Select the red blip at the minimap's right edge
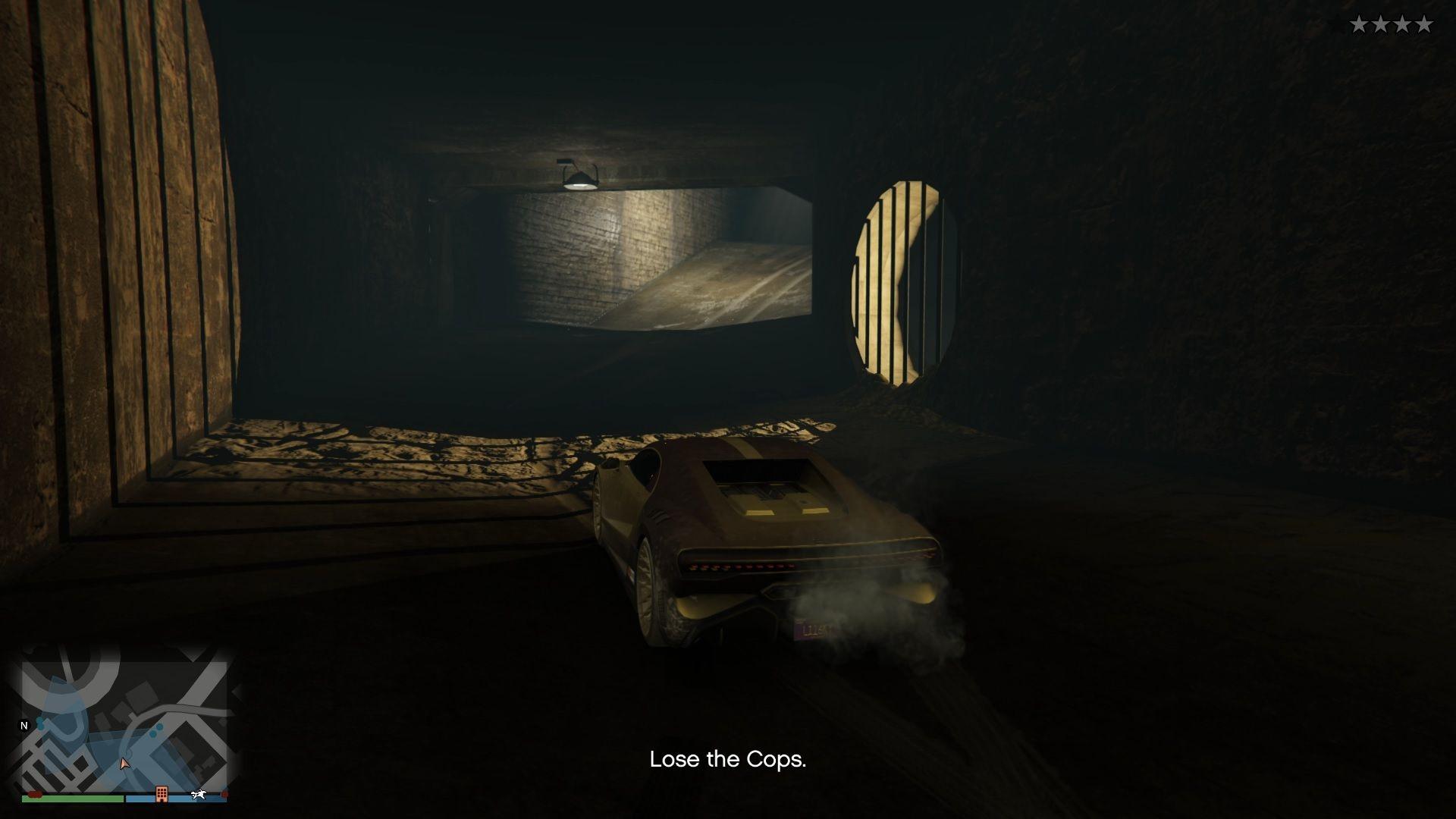Image resolution: width=1456 pixels, height=819 pixels. [224, 792]
